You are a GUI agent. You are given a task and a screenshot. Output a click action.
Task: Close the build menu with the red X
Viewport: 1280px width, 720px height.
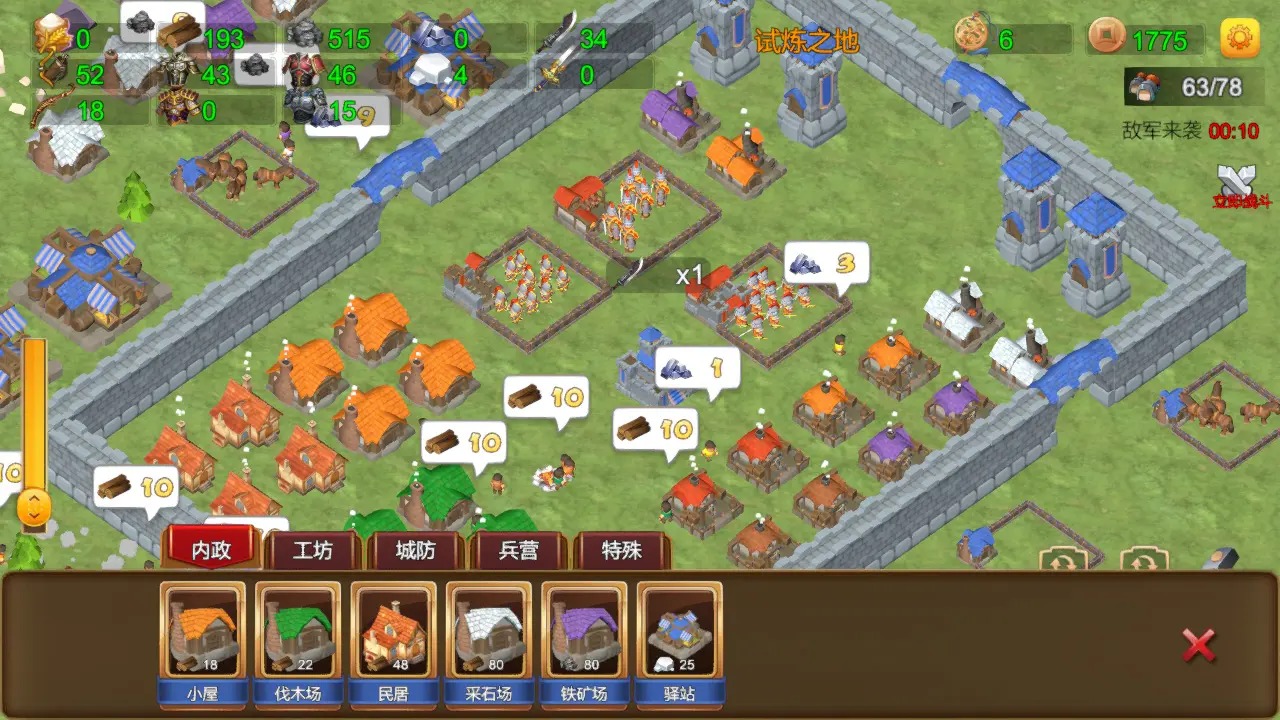(1199, 647)
